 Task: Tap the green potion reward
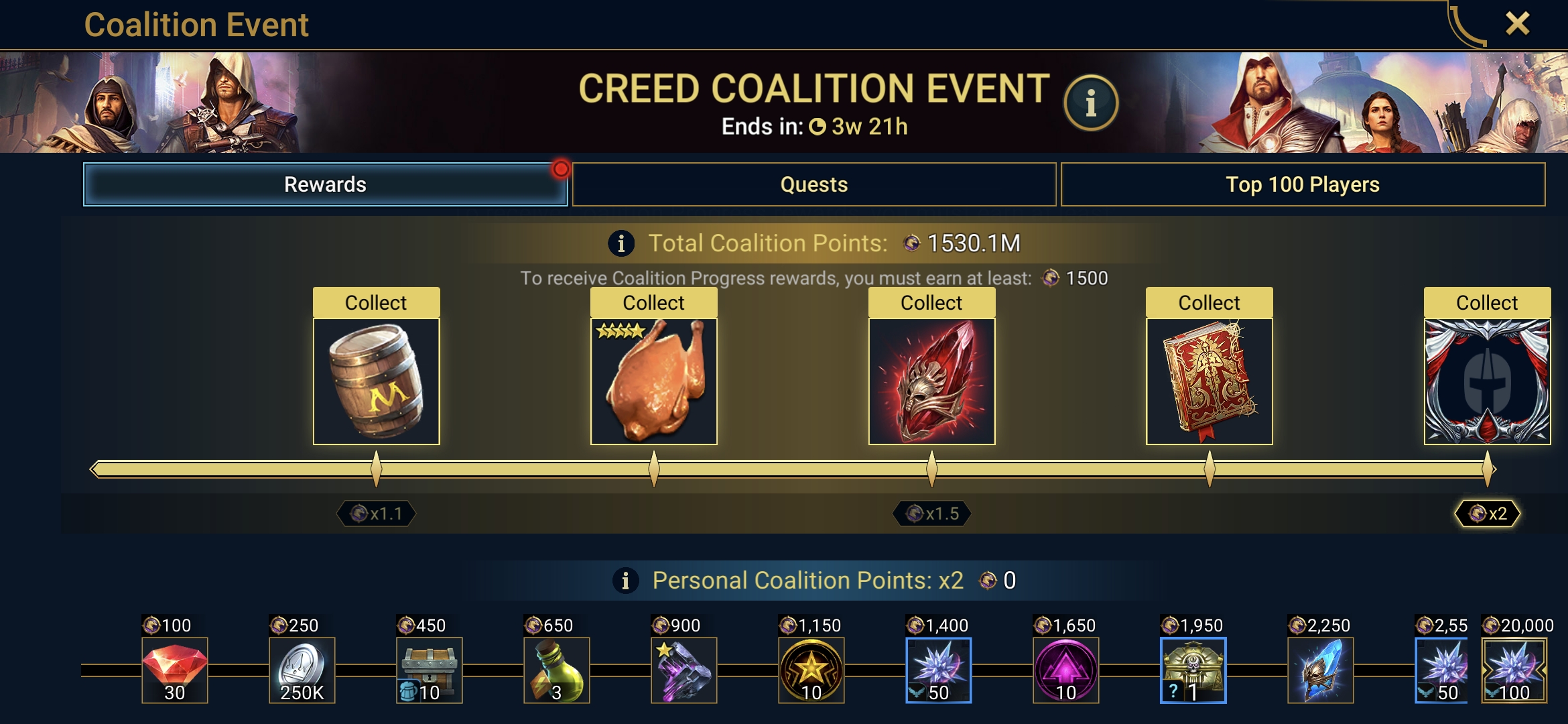pyautogui.click(x=557, y=670)
